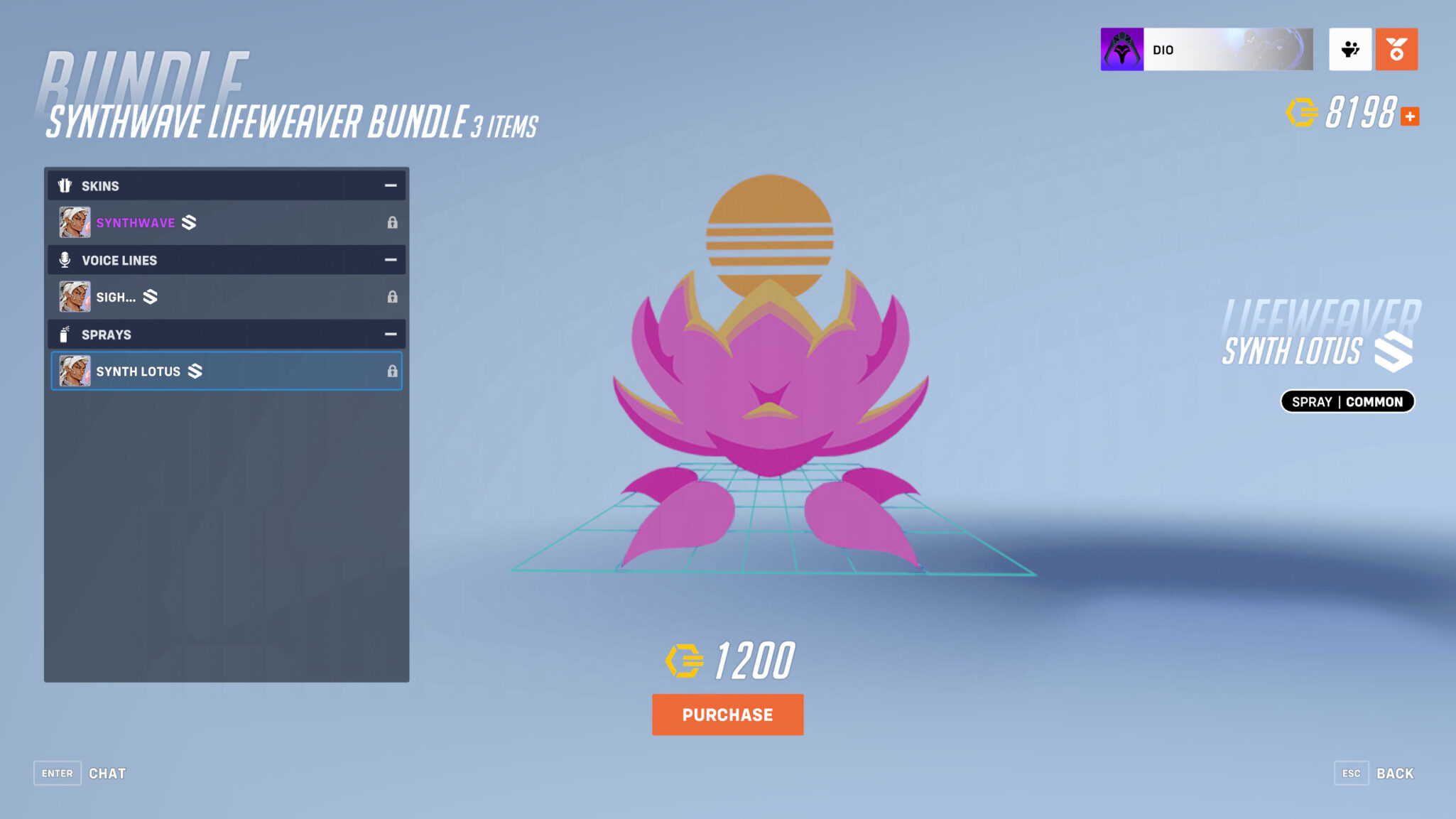This screenshot has width=1456, height=819.
Task: Open the orange challenges medal icon
Action: 1396,48
